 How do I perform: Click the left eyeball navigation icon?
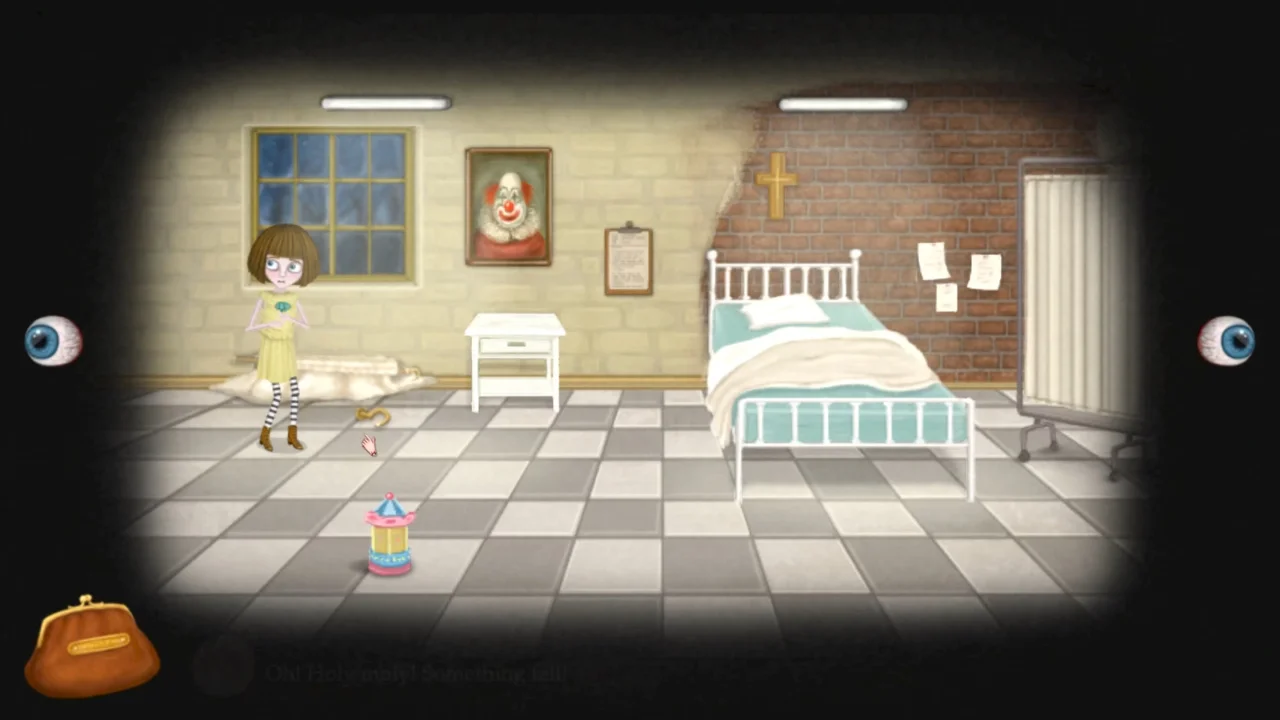(x=52, y=340)
